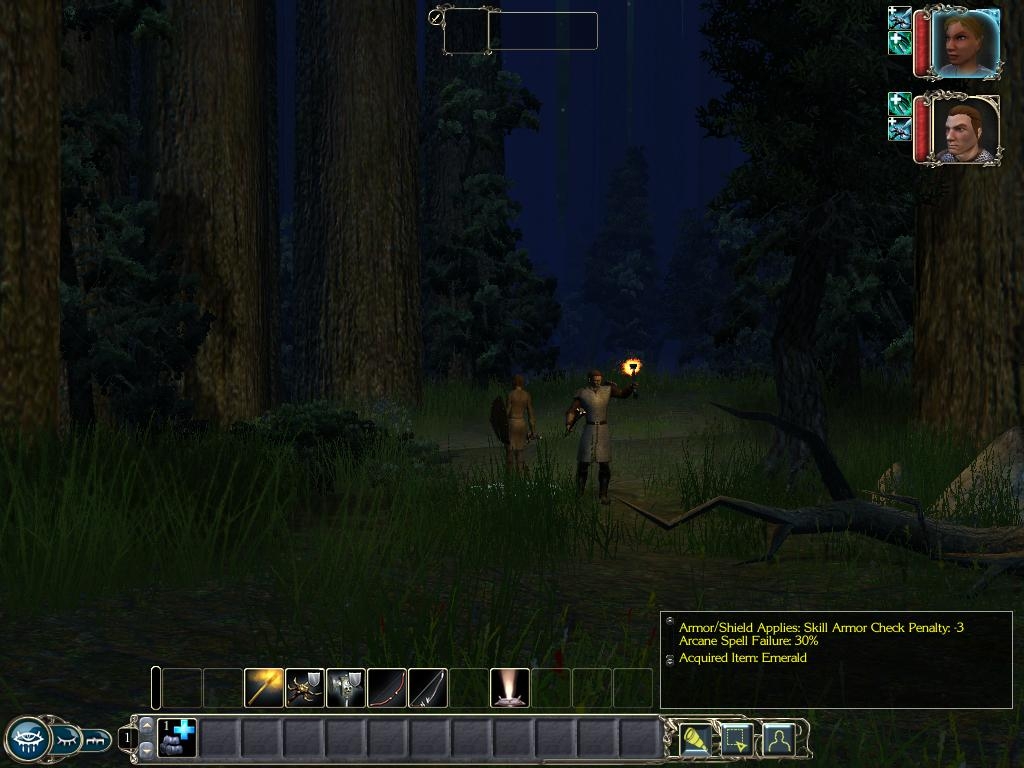The width and height of the screenshot is (1024, 768).
Task: Select the male companion portrait
Action: [x=965, y=129]
